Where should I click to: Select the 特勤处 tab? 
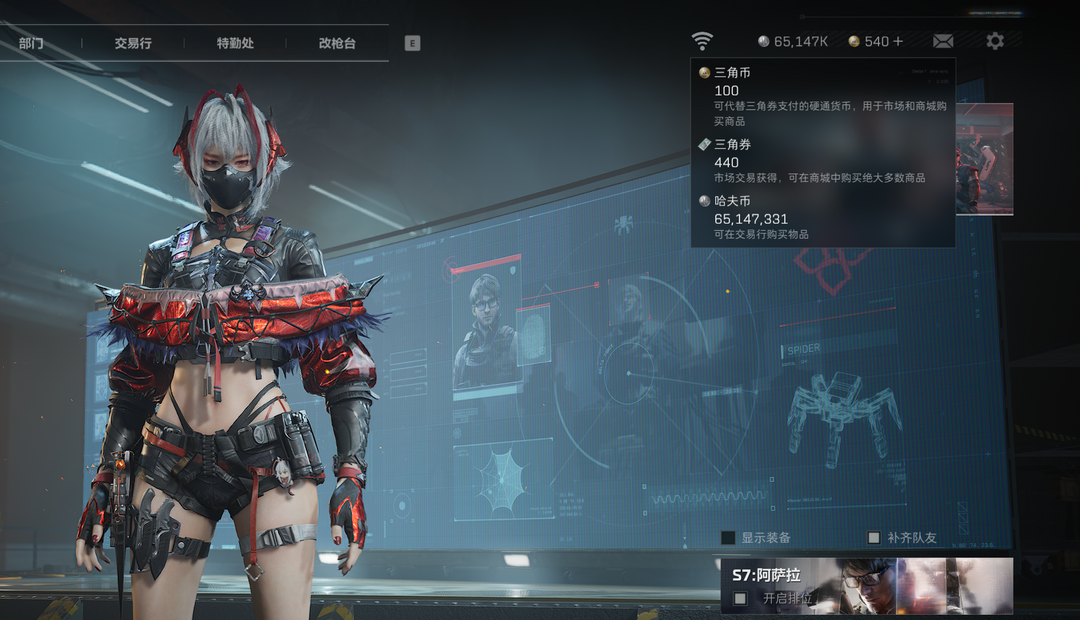[235, 44]
